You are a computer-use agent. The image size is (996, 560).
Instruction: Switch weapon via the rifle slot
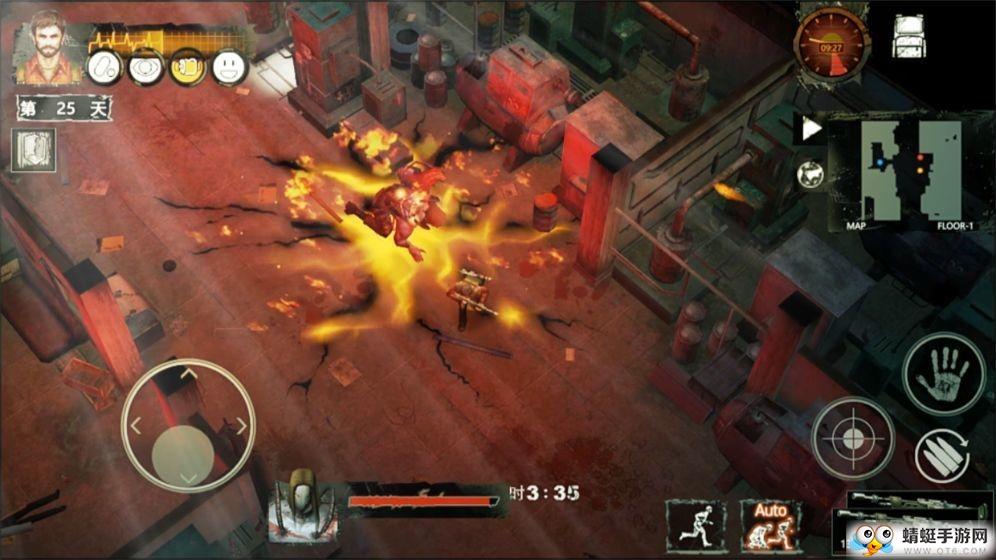(905, 502)
